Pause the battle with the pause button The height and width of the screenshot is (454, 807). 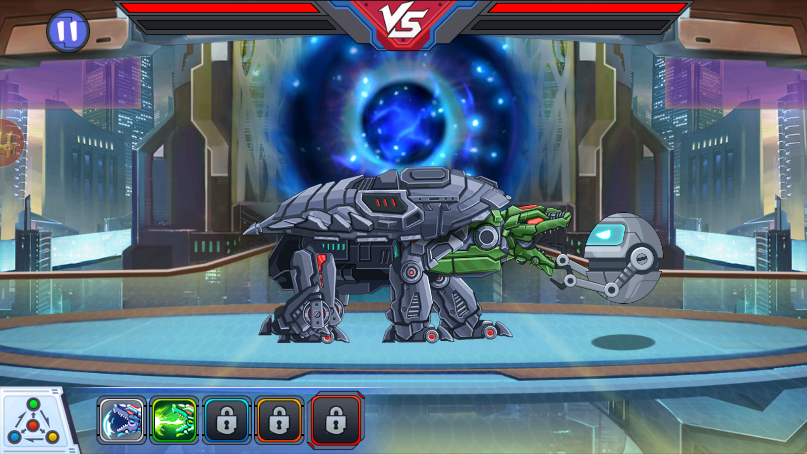tap(68, 31)
